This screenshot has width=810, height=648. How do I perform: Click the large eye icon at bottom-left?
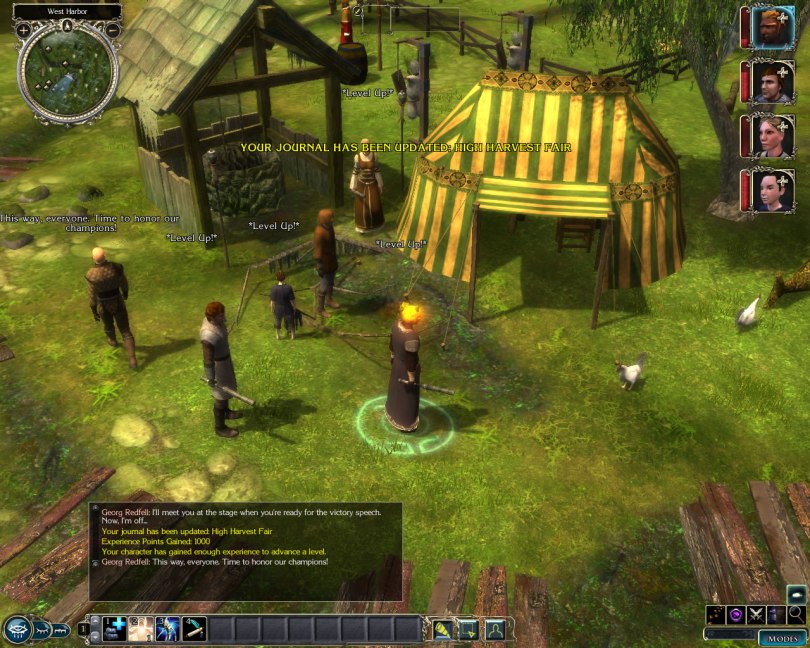[18, 628]
